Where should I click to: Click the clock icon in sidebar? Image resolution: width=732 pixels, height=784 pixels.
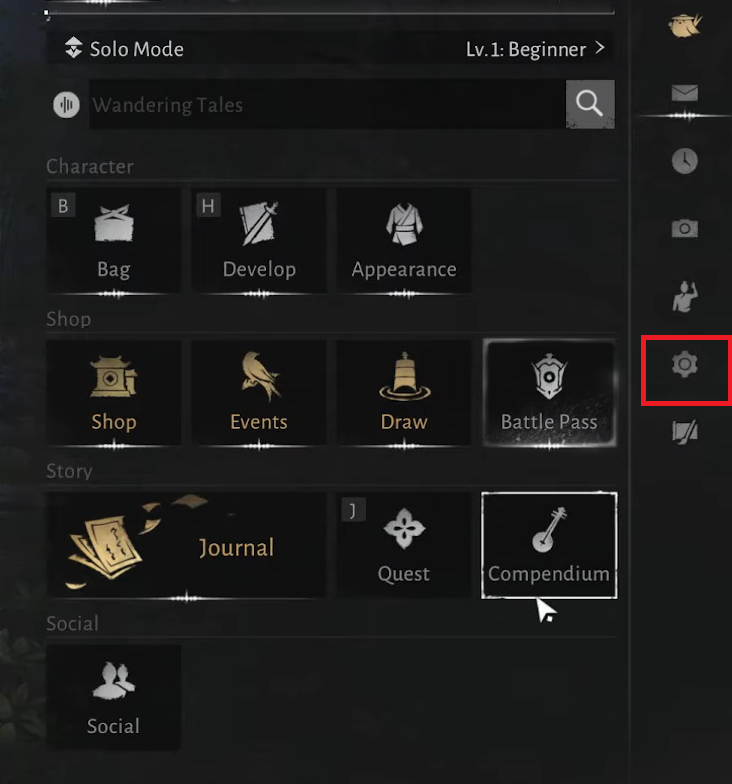click(x=685, y=161)
